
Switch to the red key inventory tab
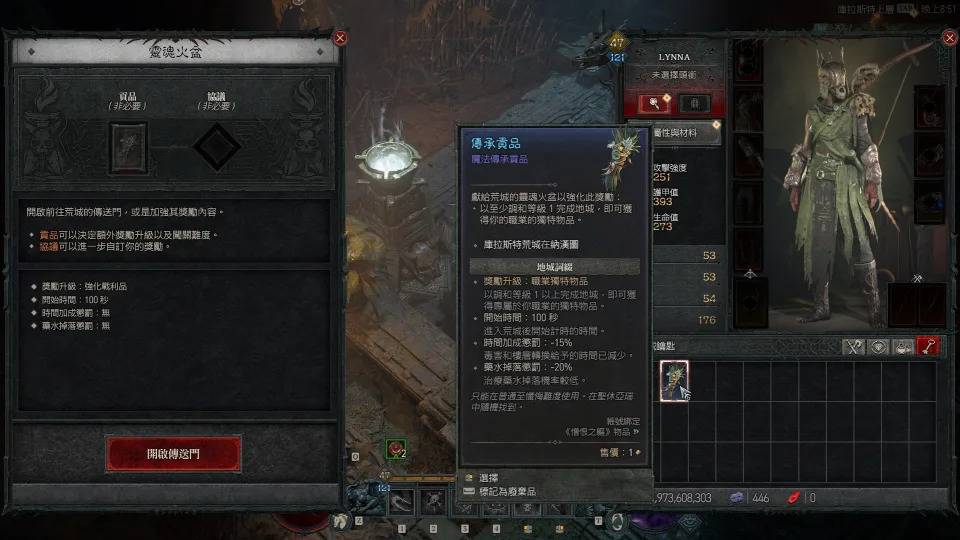pyautogui.click(x=931, y=346)
